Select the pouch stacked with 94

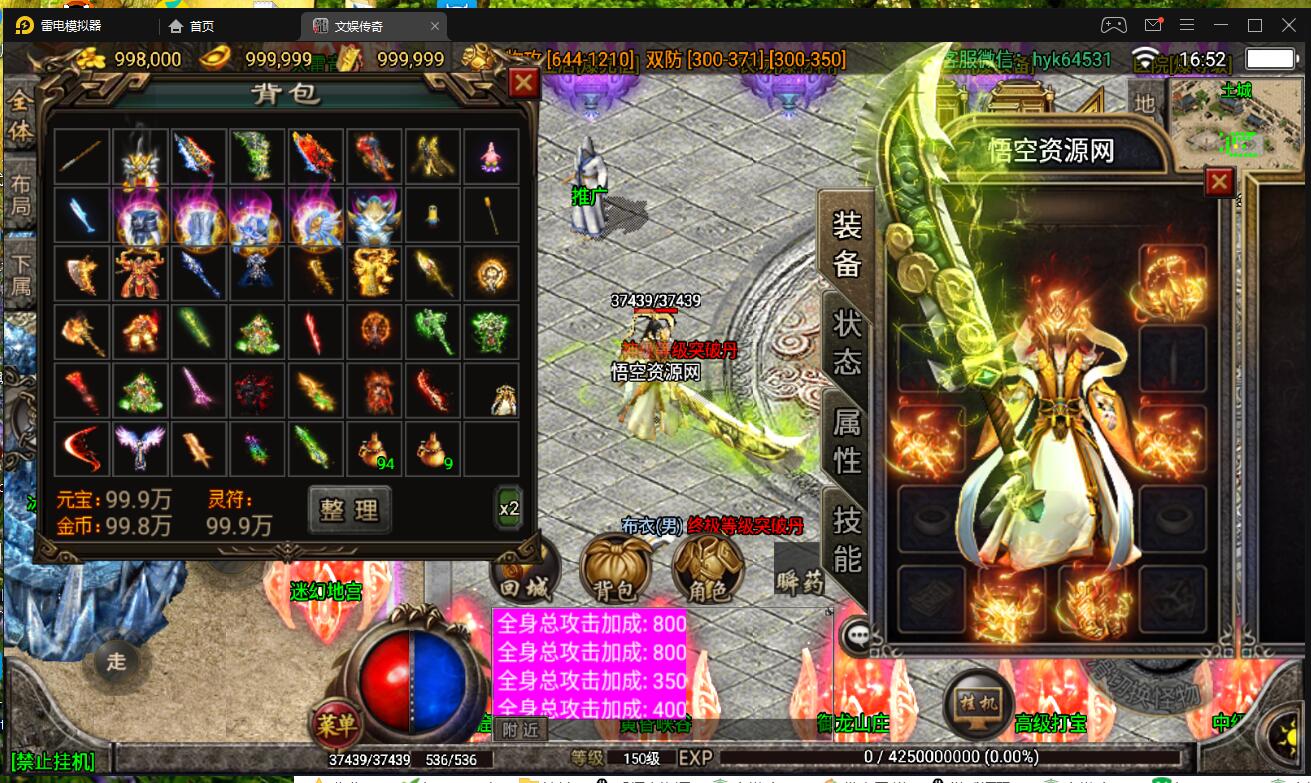[375, 448]
